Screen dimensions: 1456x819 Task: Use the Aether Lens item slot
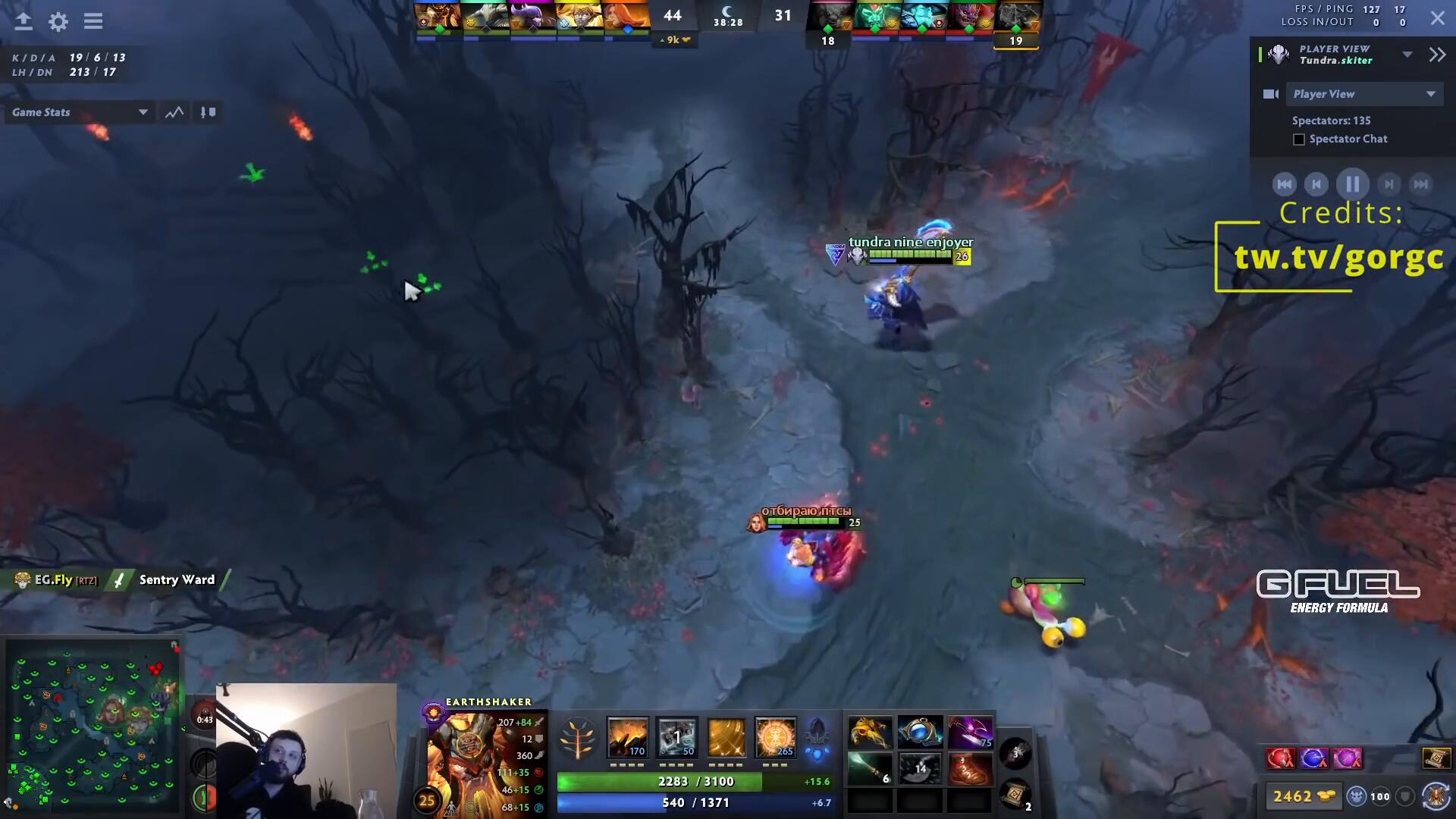tap(920, 733)
